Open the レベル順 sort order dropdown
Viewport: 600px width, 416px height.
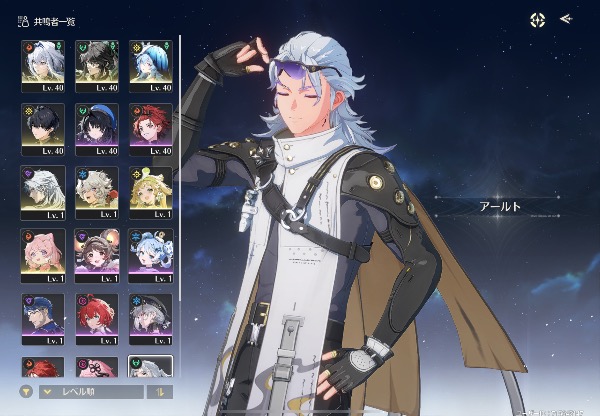tap(88, 392)
